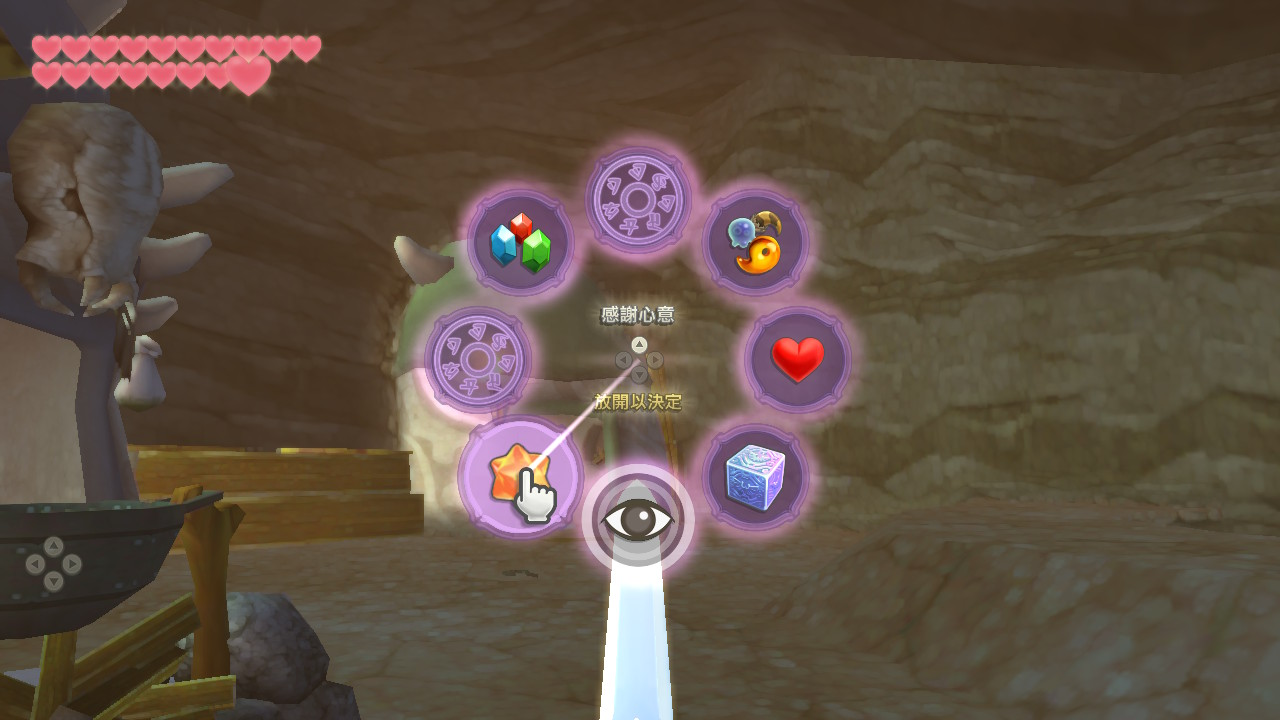This screenshot has height=720, width=1280.
Task: Click the down arrow on the boat's d-pad overlay
Action: coord(53,581)
